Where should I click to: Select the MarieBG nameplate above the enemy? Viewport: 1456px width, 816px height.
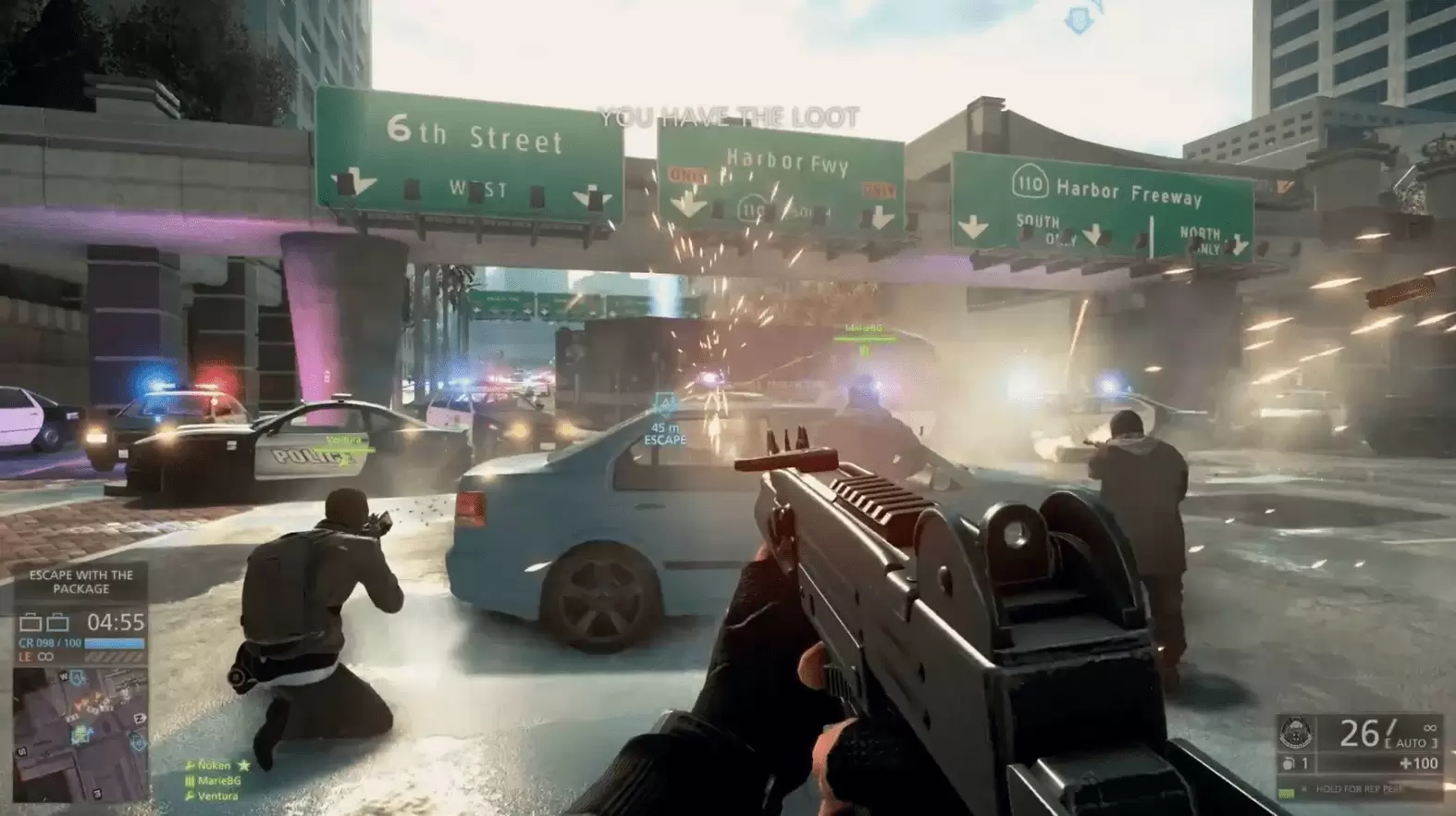point(866,328)
